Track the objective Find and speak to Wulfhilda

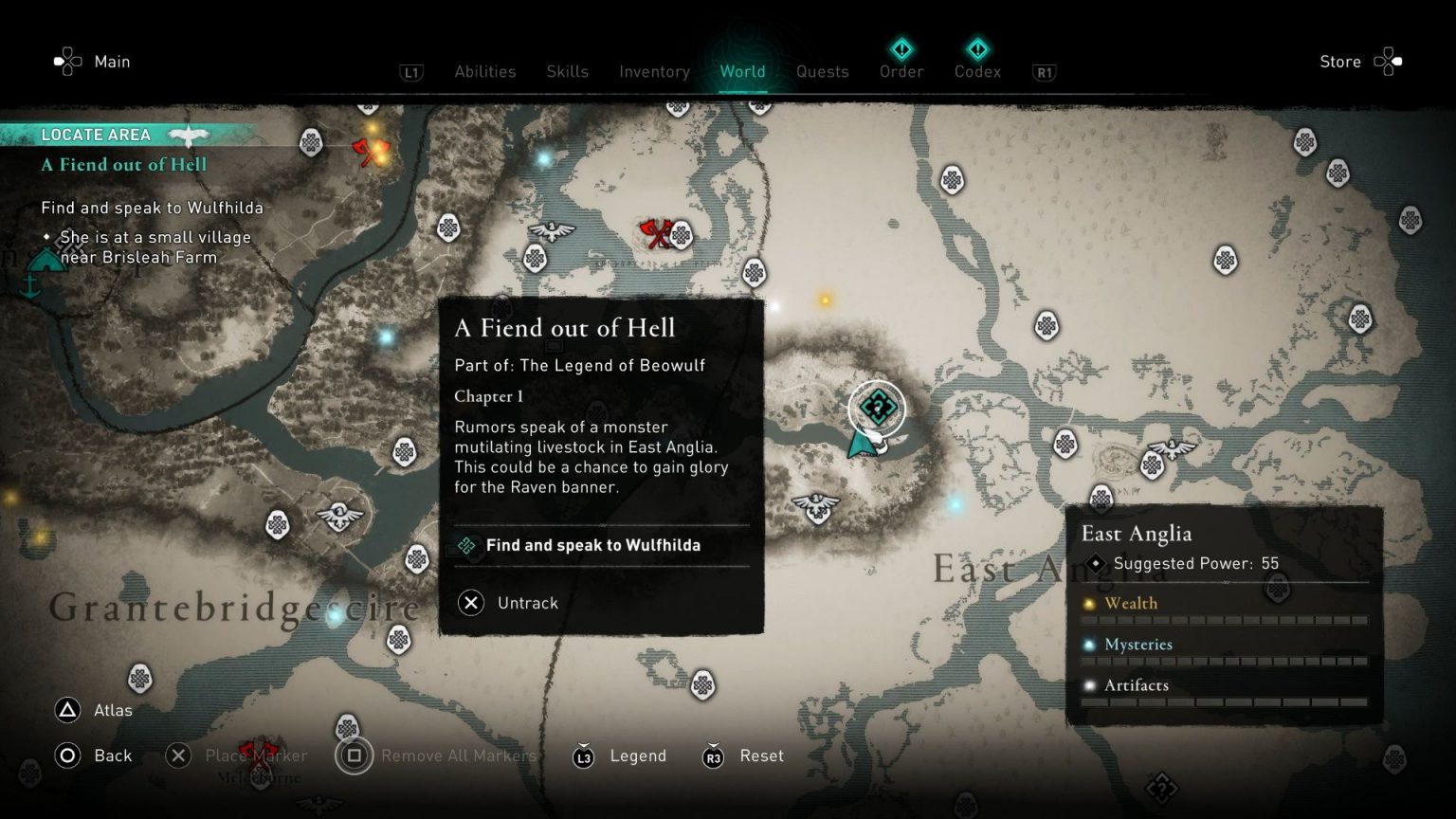point(591,545)
